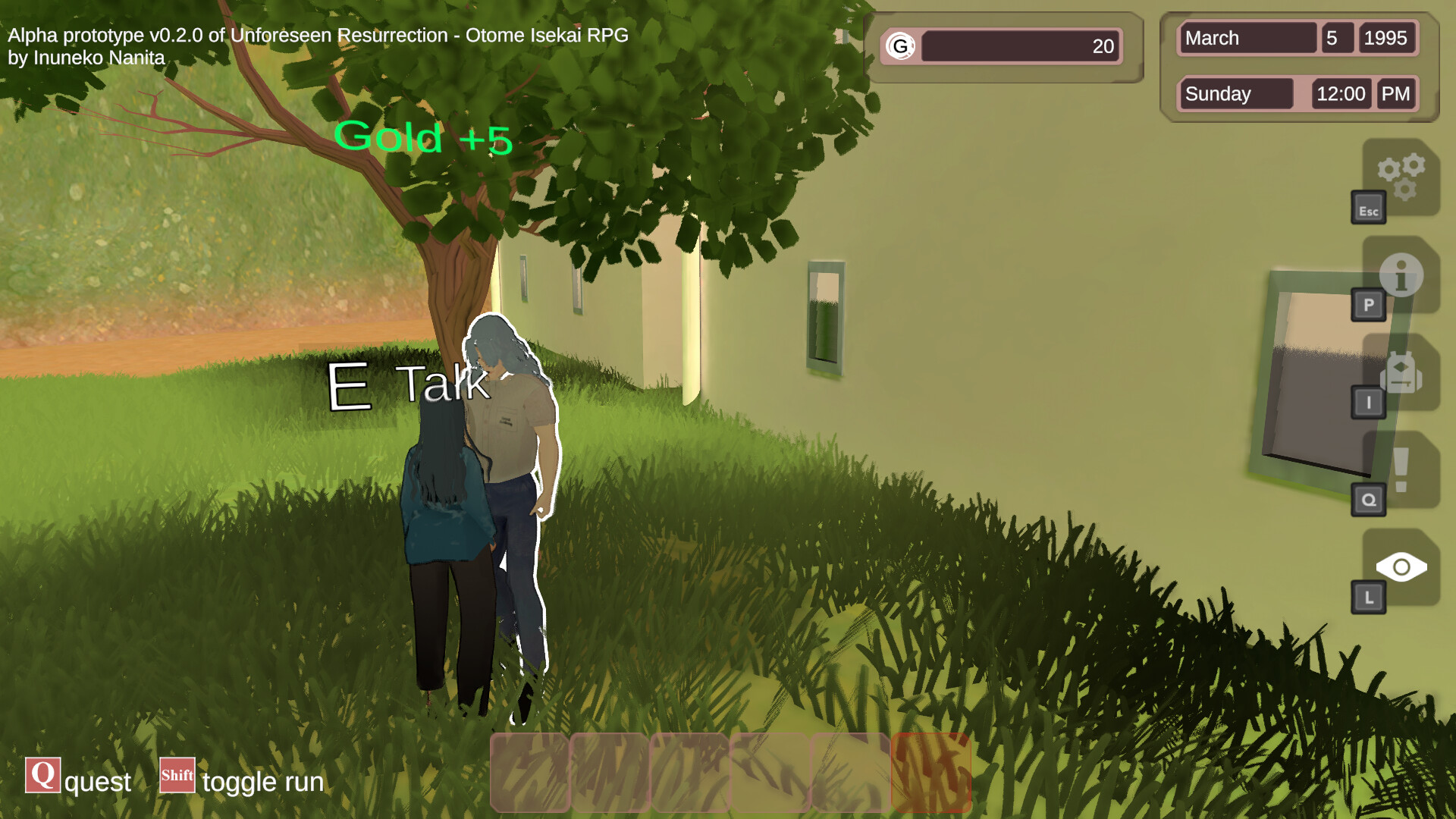The width and height of the screenshot is (1456, 819).
Task: Click the Esc key icon below the gears
Action: (x=1370, y=210)
